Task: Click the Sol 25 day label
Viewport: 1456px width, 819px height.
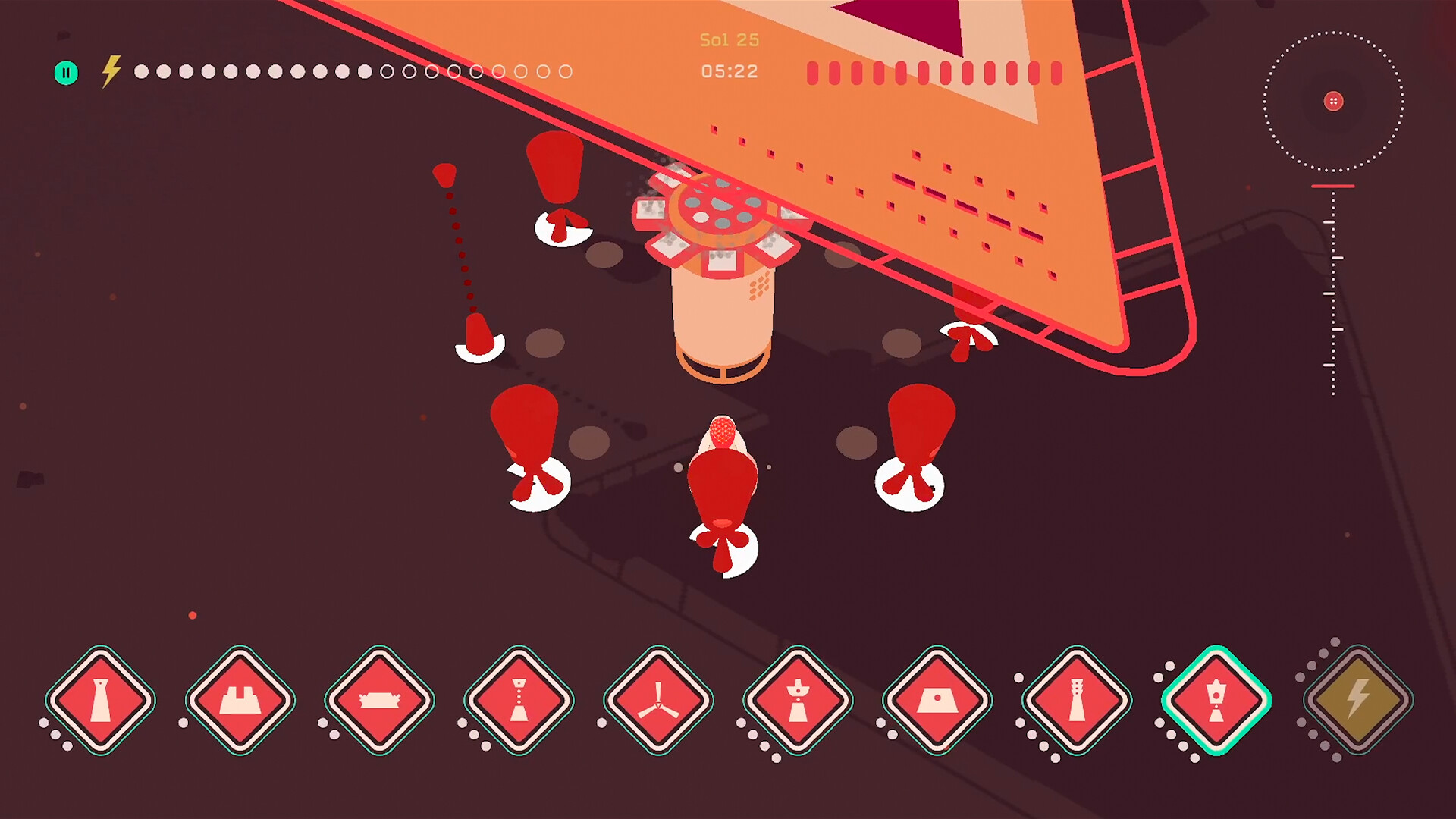Action: point(728,39)
